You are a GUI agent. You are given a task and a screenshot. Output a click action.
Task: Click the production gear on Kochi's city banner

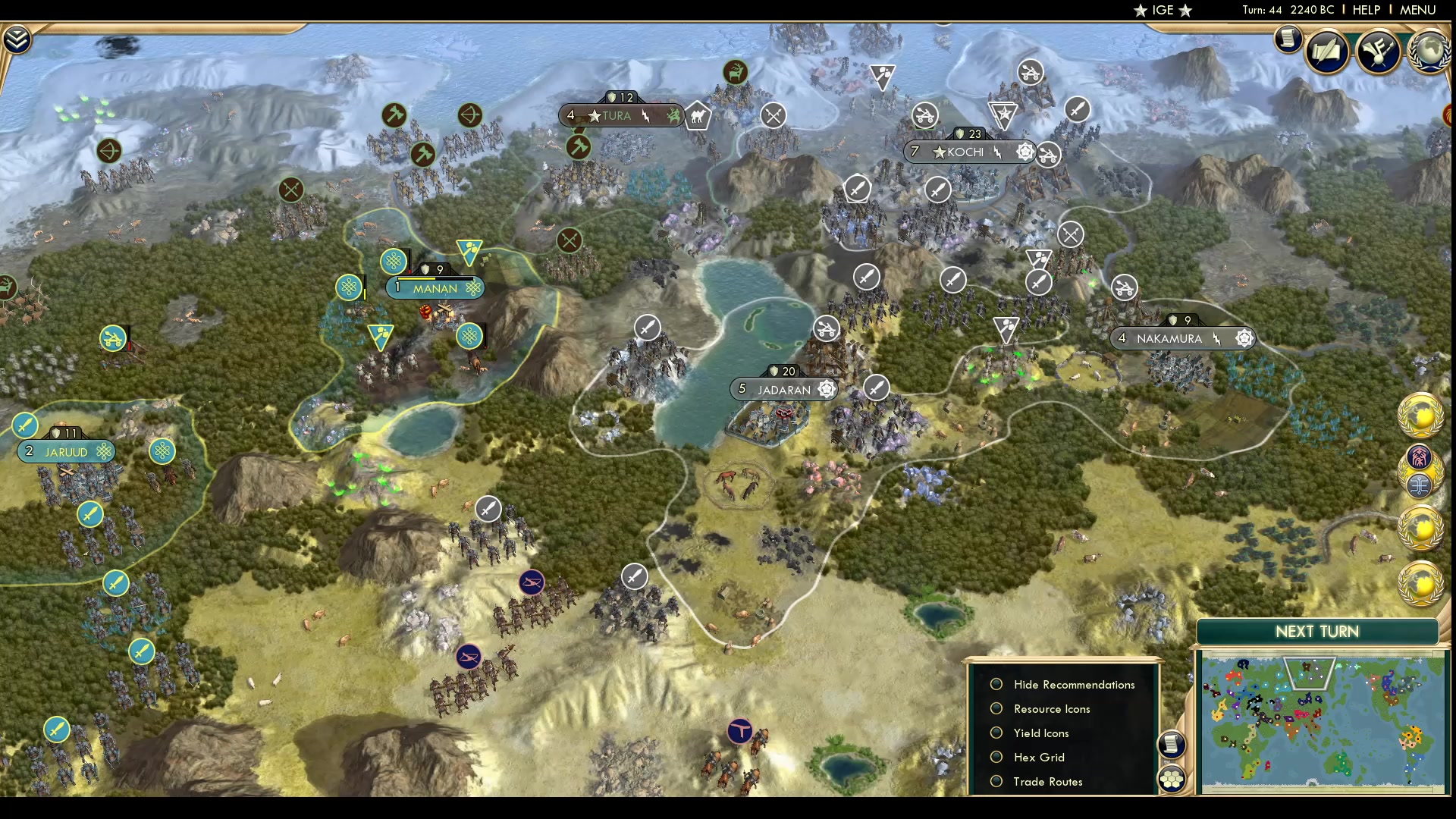1027,152
